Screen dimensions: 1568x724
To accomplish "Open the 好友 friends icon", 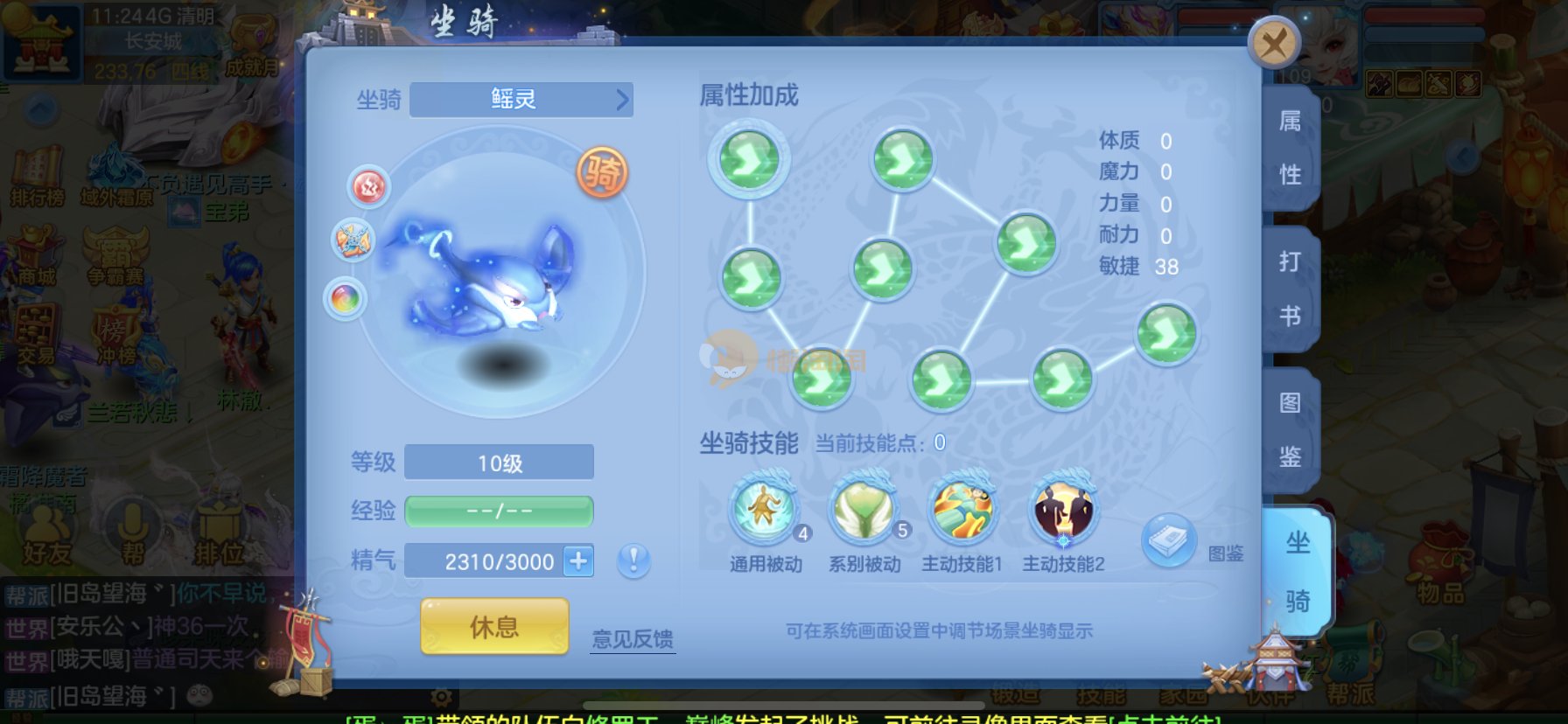I will (x=46, y=532).
